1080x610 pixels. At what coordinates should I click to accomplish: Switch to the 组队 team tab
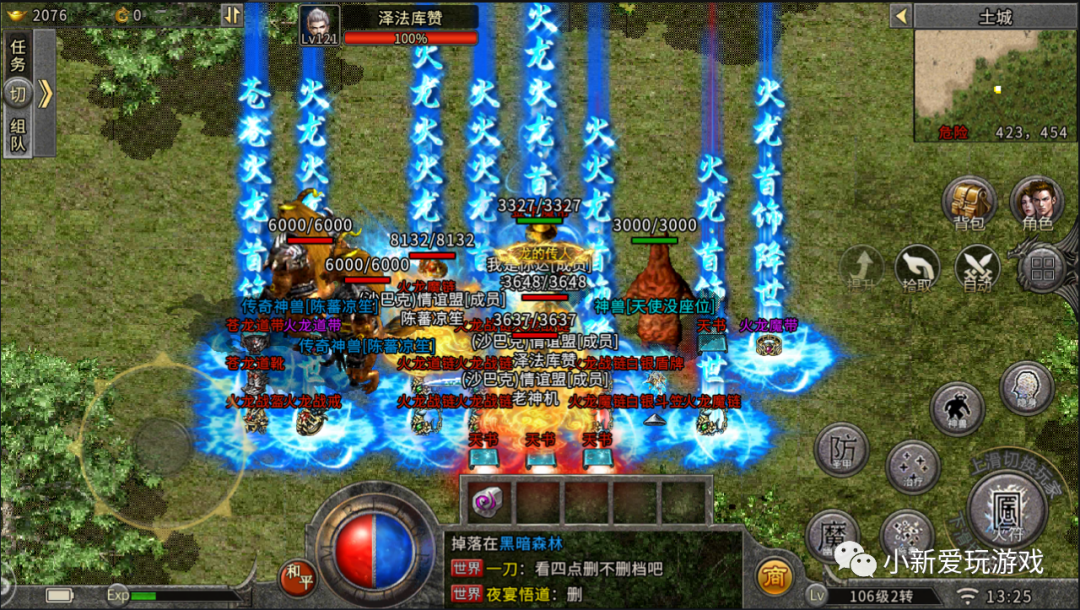click(18, 135)
